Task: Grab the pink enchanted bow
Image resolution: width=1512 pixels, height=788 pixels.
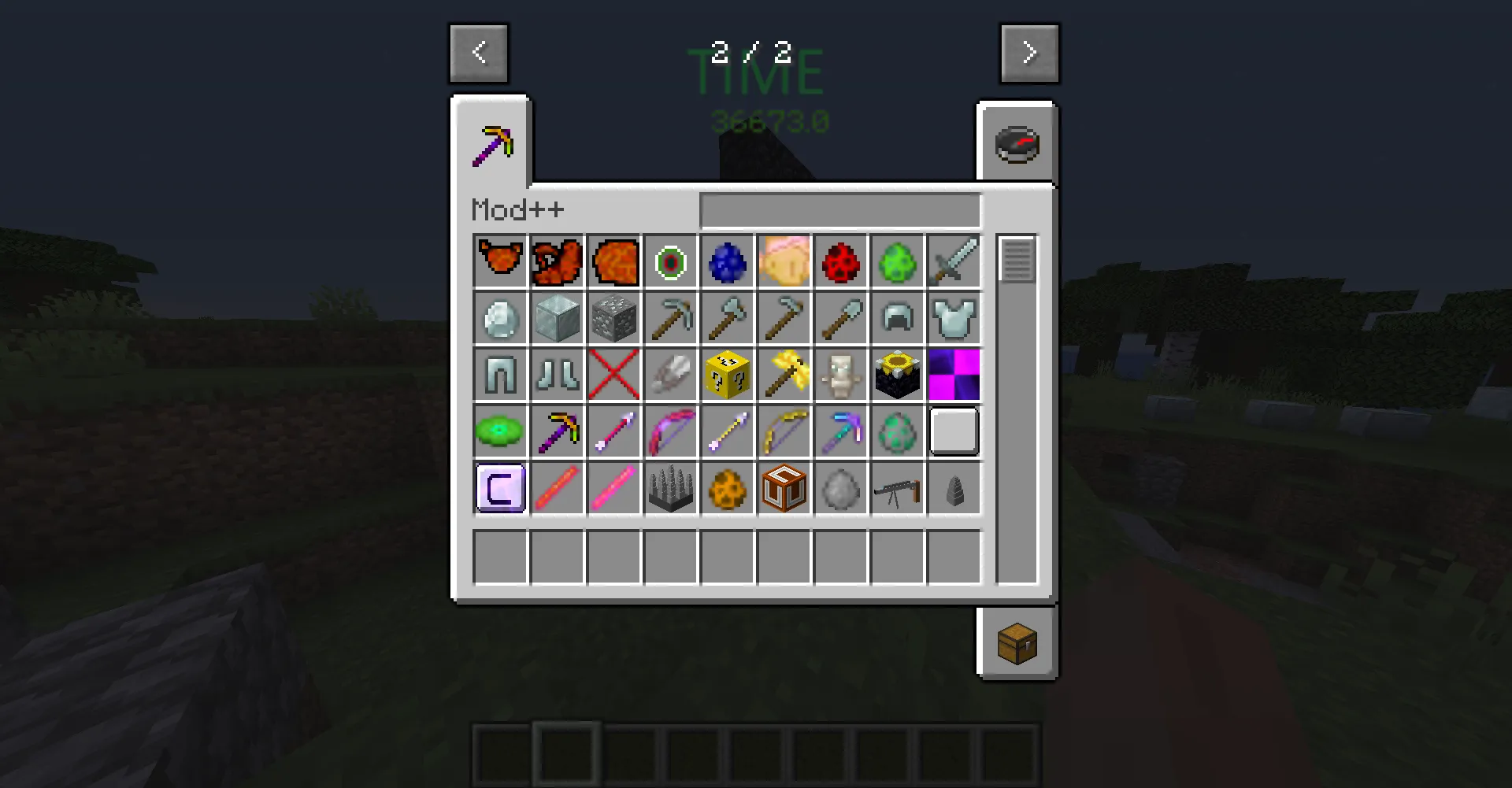Action: [670, 431]
